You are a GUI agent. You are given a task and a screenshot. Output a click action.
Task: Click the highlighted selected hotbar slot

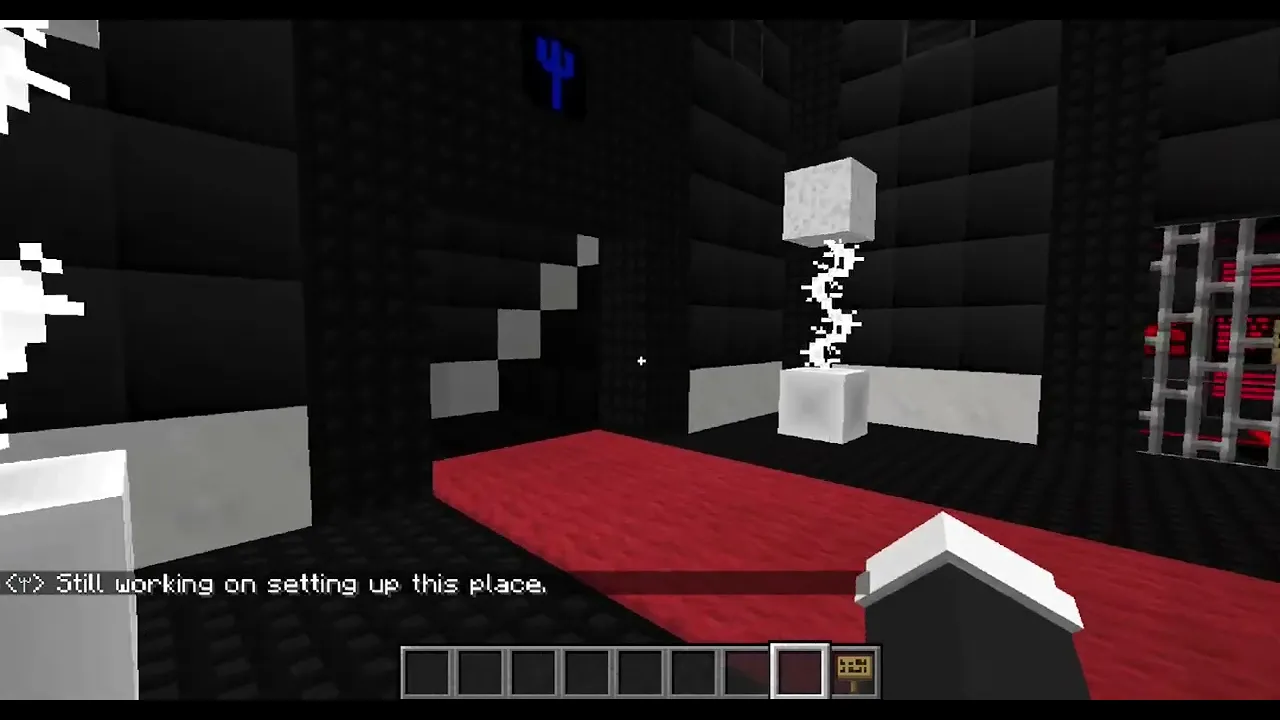pyautogui.click(x=799, y=670)
